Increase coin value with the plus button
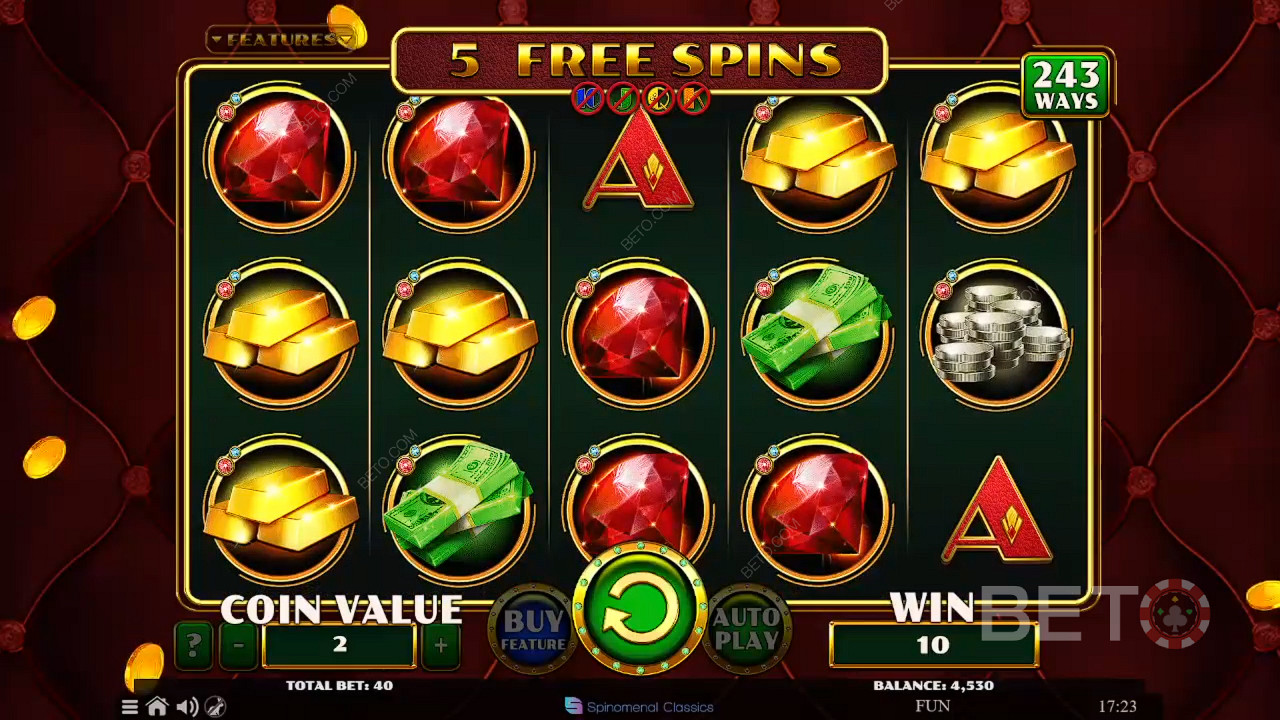 click(x=441, y=646)
